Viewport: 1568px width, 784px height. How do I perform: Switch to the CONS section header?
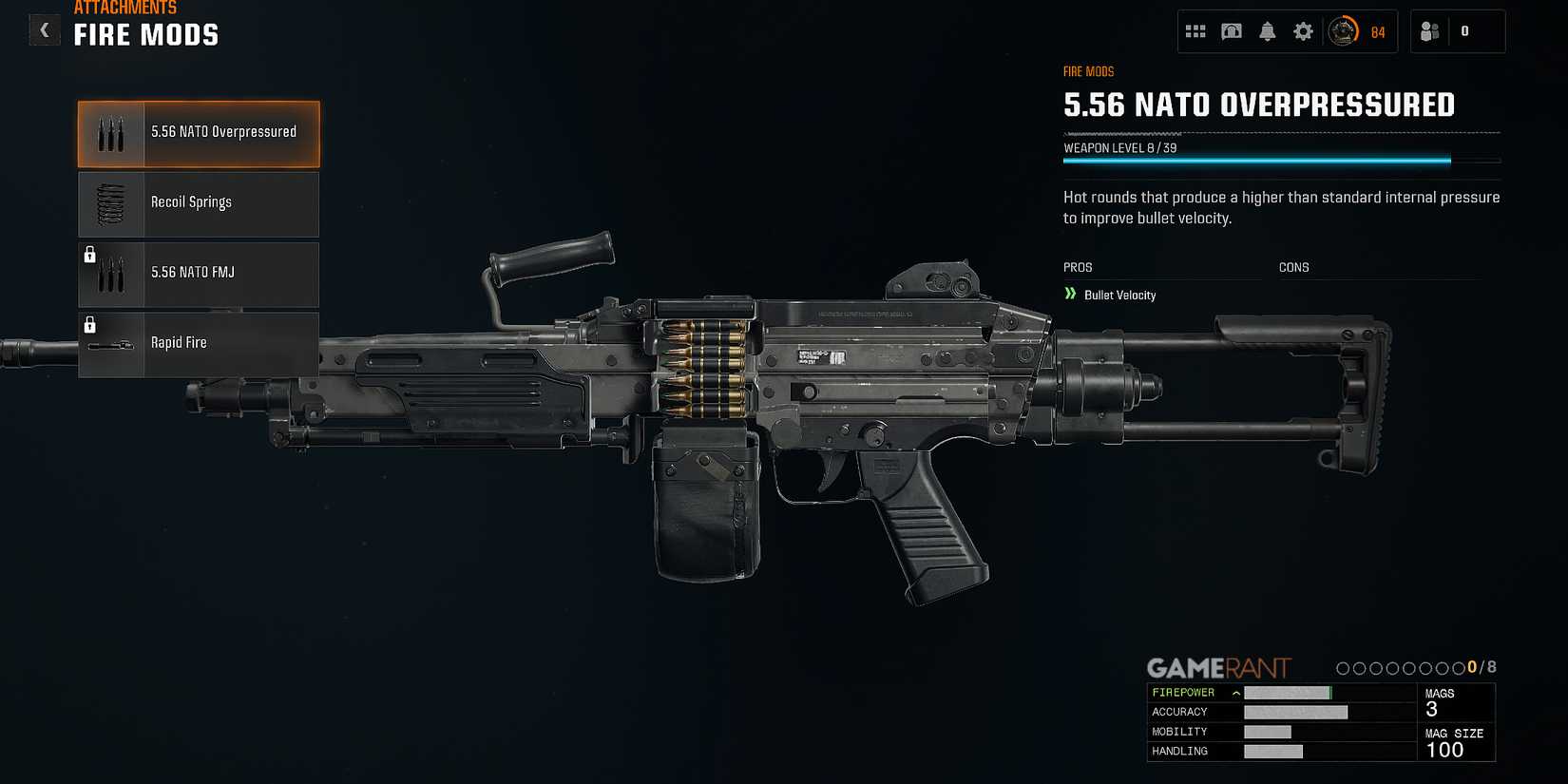pos(1294,267)
